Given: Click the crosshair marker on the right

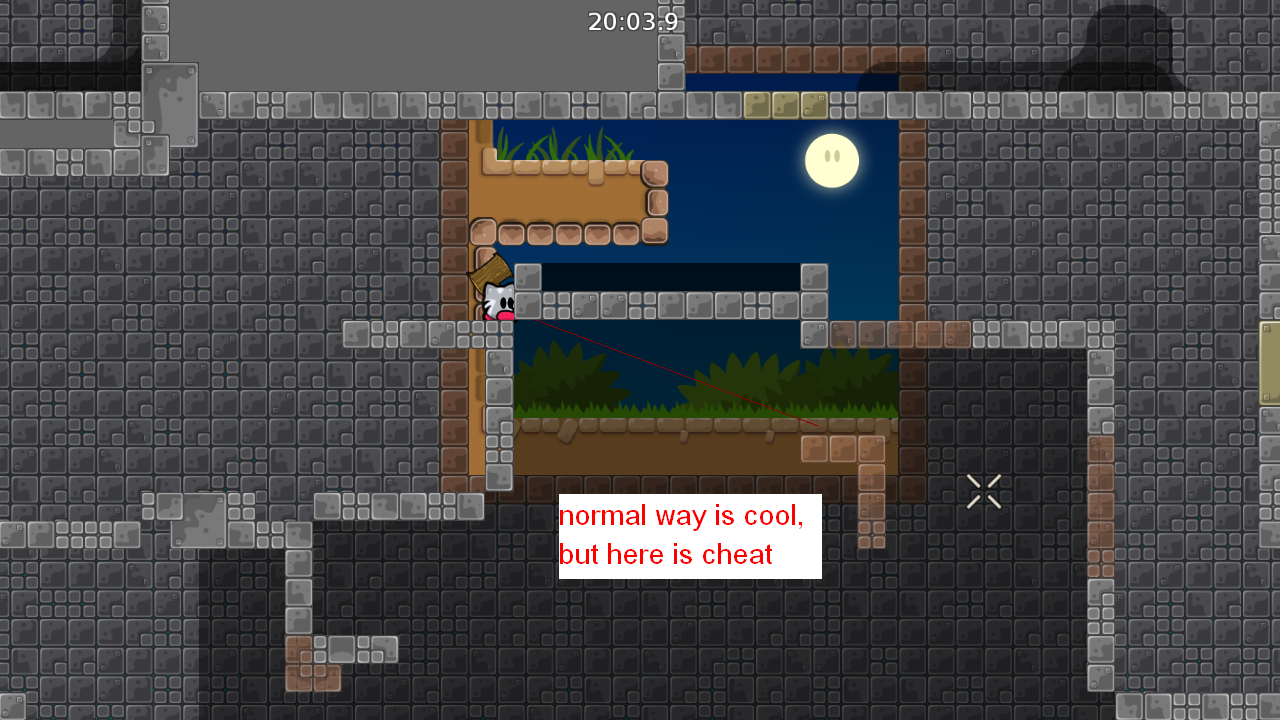Looking at the screenshot, I should (x=983, y=491).
